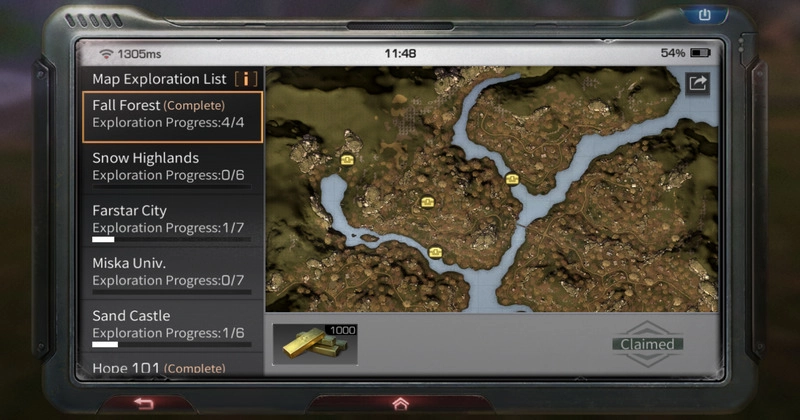Open the Sand Castle exploration entry
The image size is (800, 420).
[x=172, y=325]
